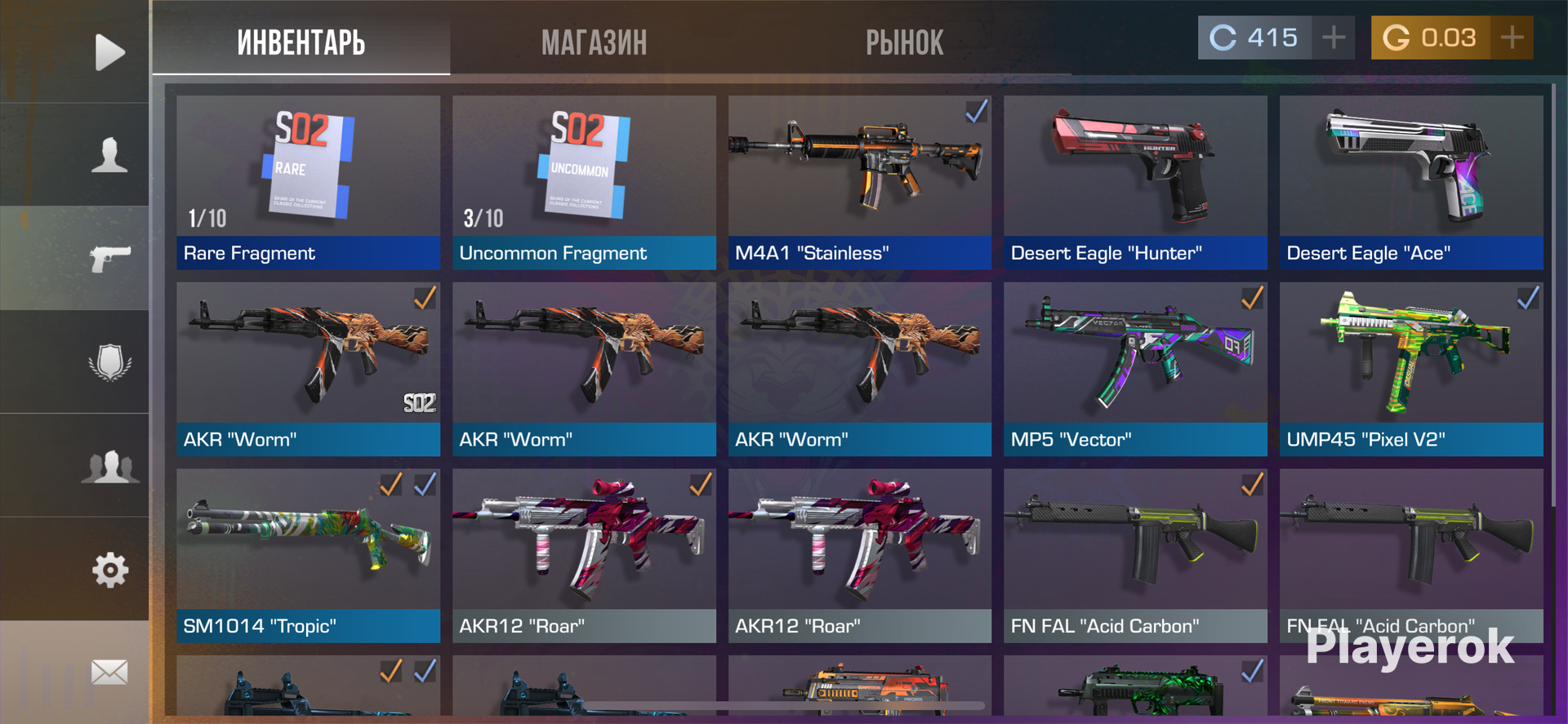
Task: Open the mail envelope inbox
Action: click(x=109, y=673)
